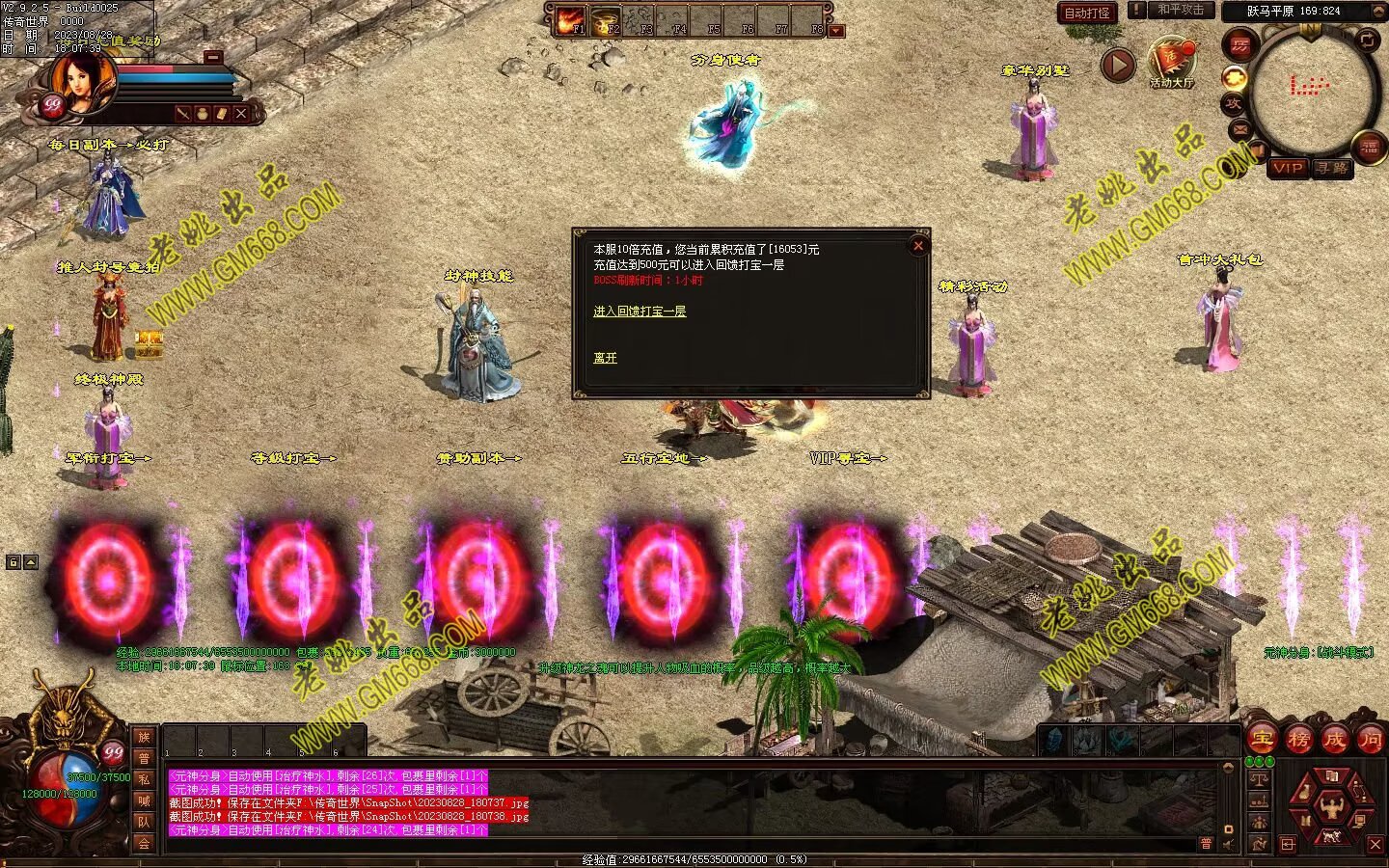The height and width of the screenshot is (868, 1389).
Task: Switch chat to the 队 team channel
Action: click(144, 822)
